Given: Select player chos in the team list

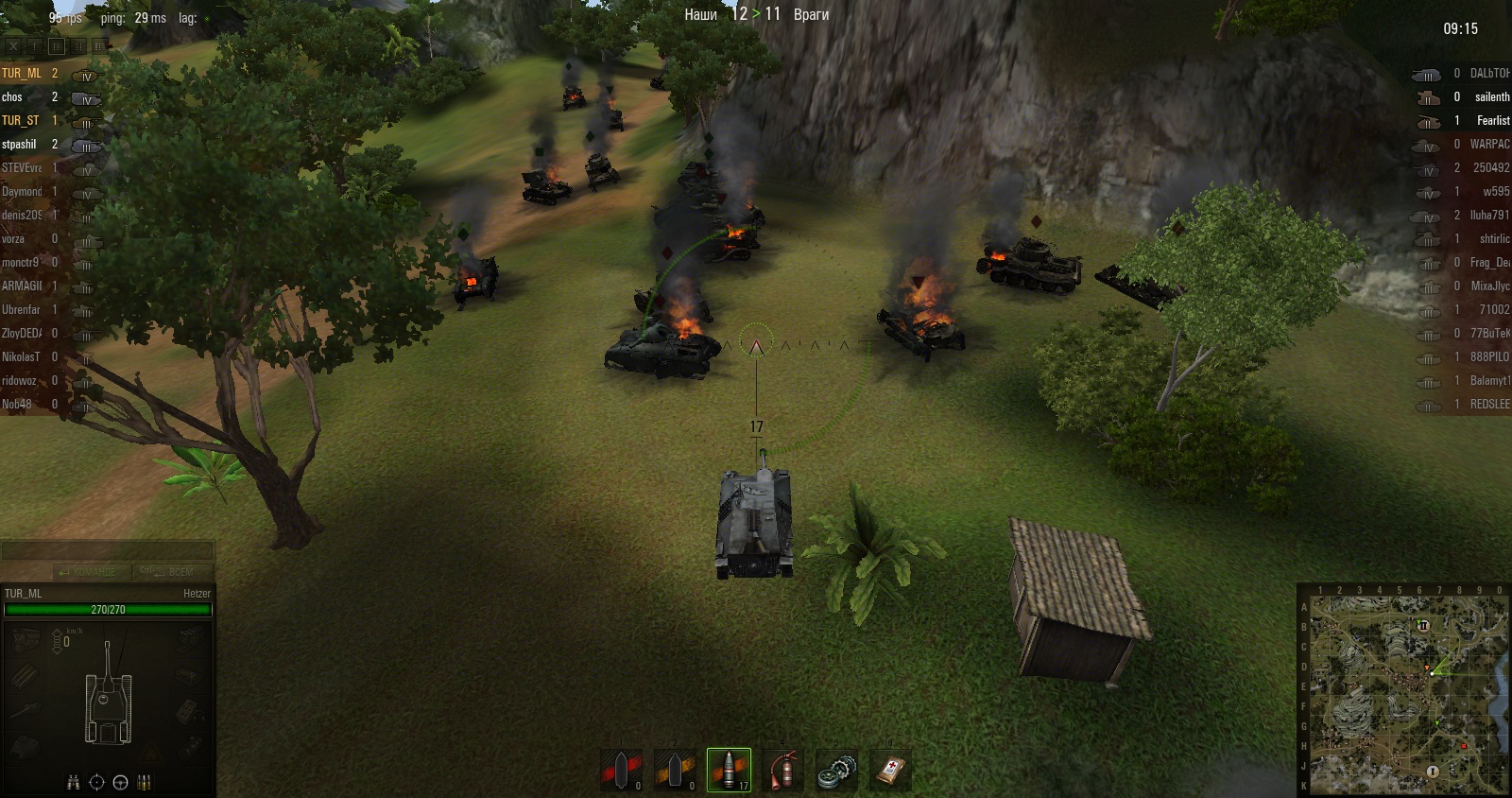Looking at the screenshot, I should pos(13,97).
